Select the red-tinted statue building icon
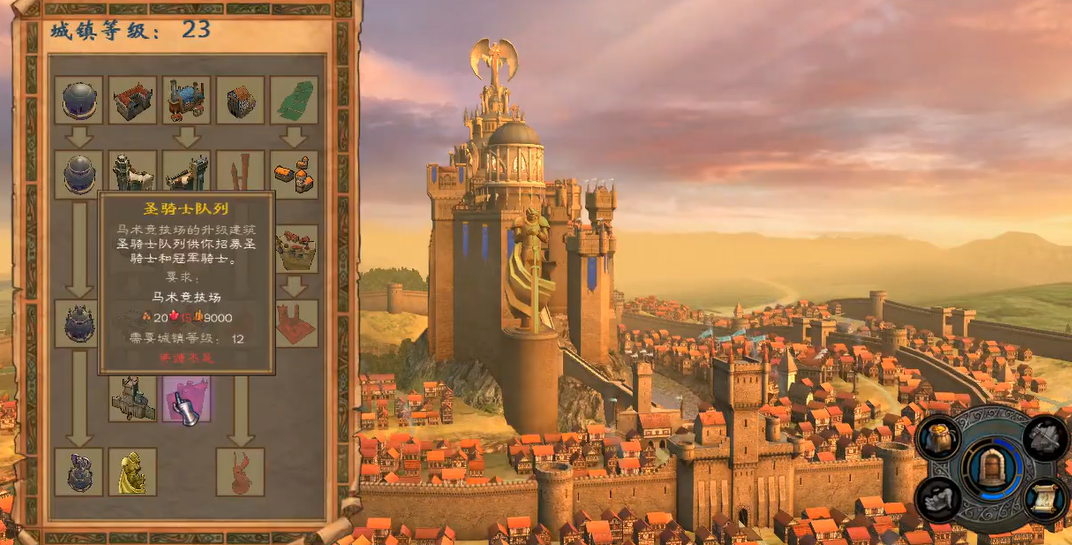Viewport: 1072px width, 545px height. pos(241,472)
